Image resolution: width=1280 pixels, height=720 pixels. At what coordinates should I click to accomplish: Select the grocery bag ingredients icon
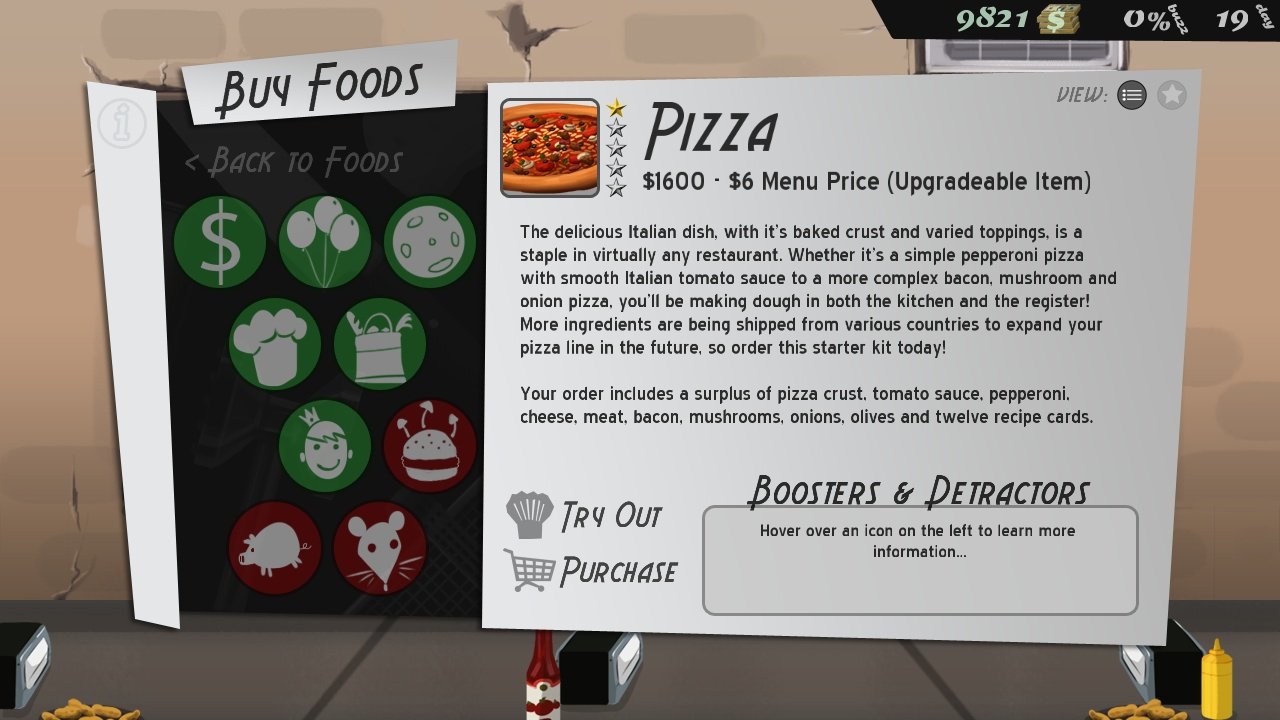tap(380, 345)
